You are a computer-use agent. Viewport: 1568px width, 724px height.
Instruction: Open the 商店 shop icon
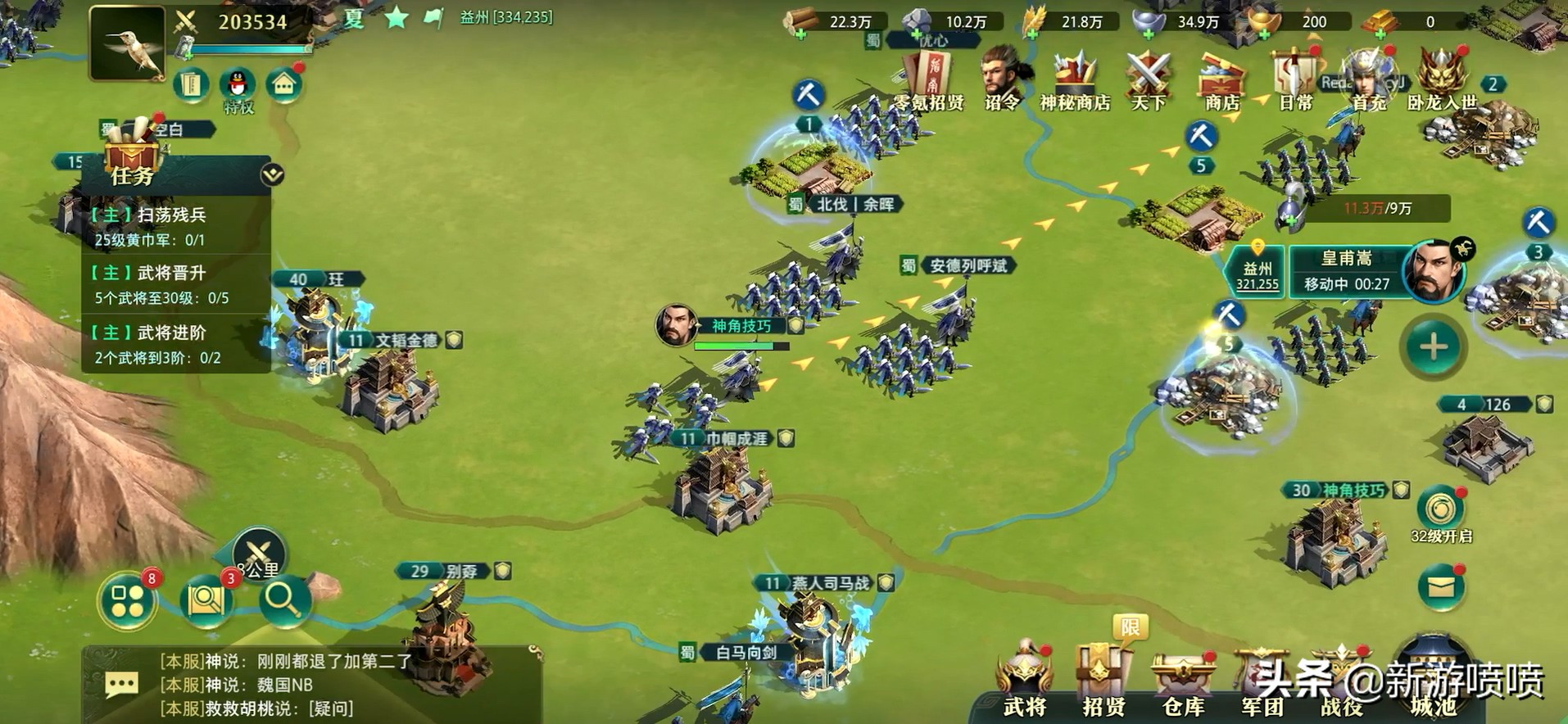(1221, 80)
